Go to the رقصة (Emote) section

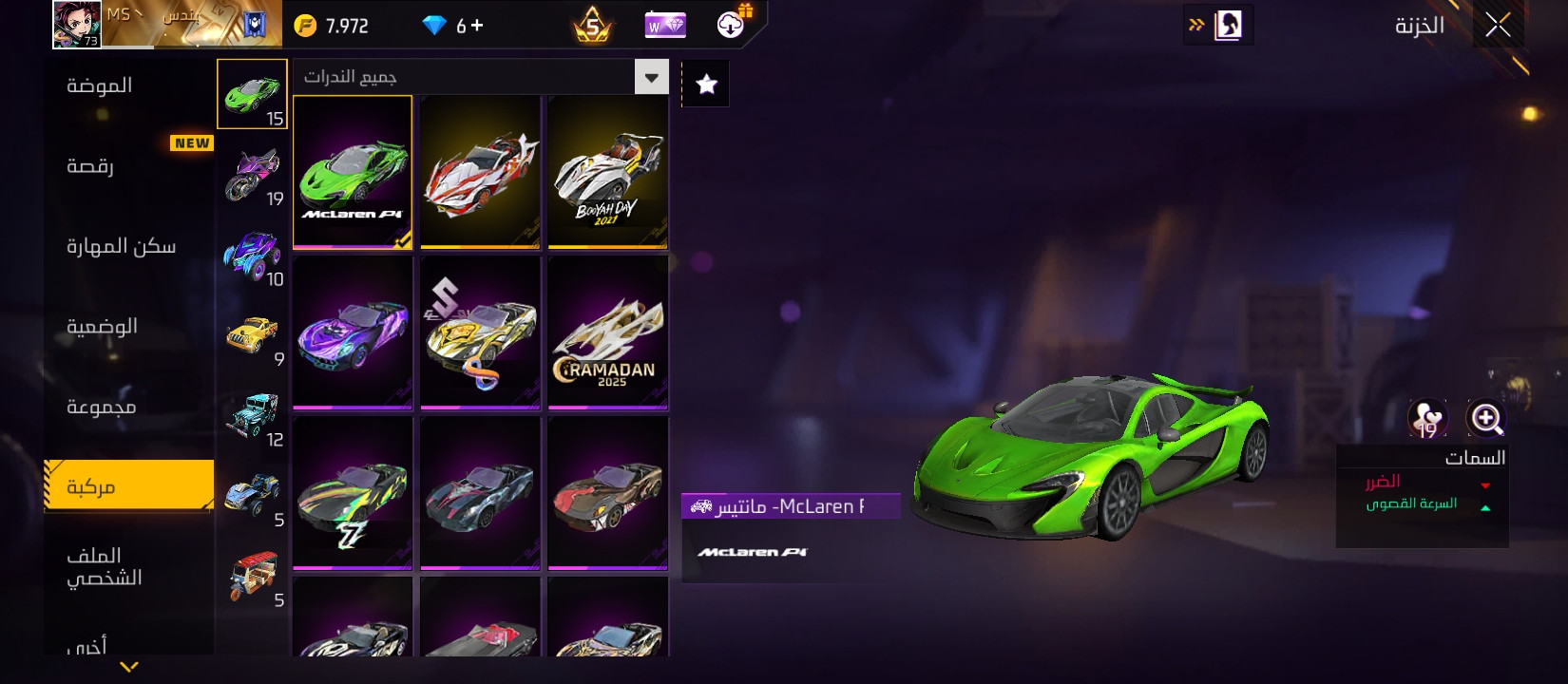pos(90,166)
